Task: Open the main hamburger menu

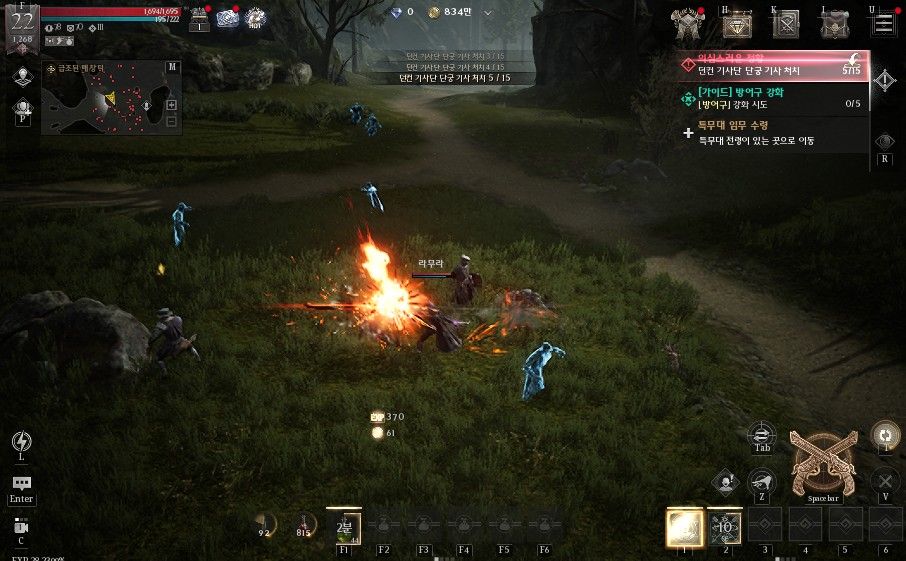Action: 884,23
